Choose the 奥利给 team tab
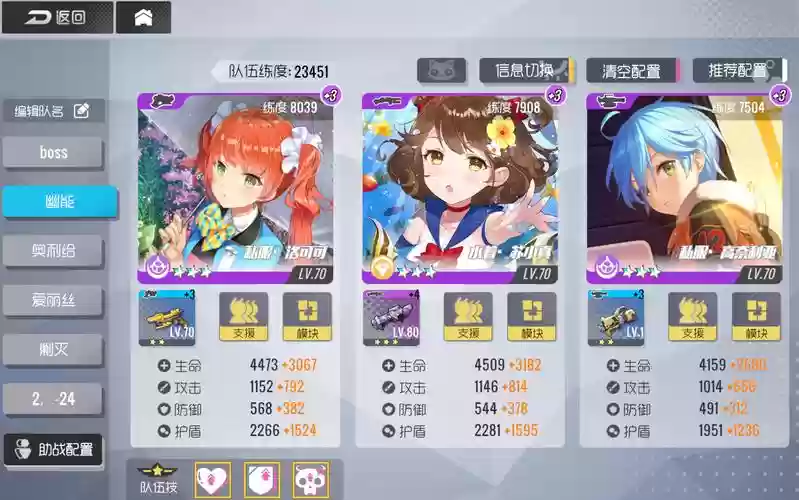 click(x=53, y=251)
